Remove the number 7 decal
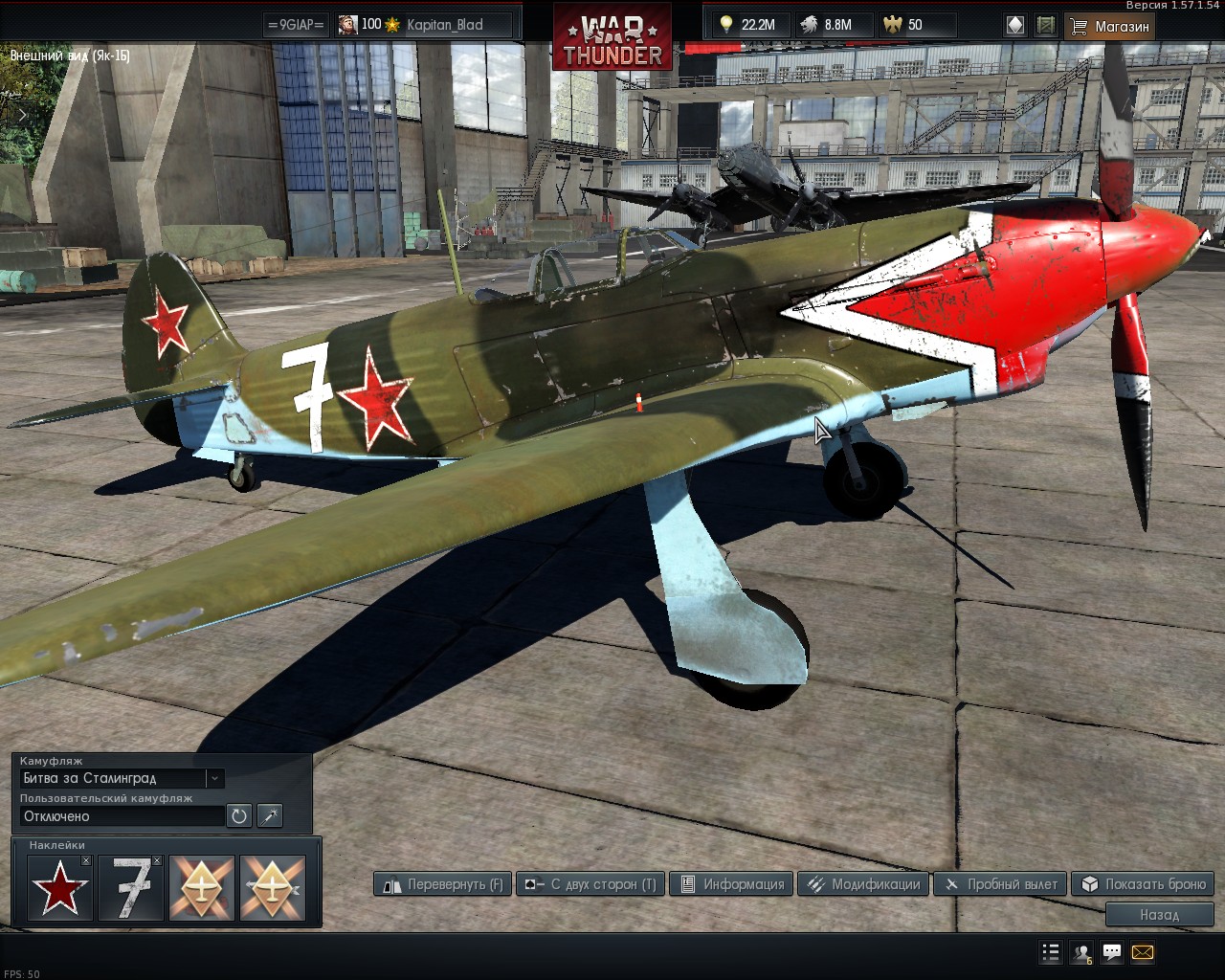Screen dimensions: 1225x980 tap(157, 861)
